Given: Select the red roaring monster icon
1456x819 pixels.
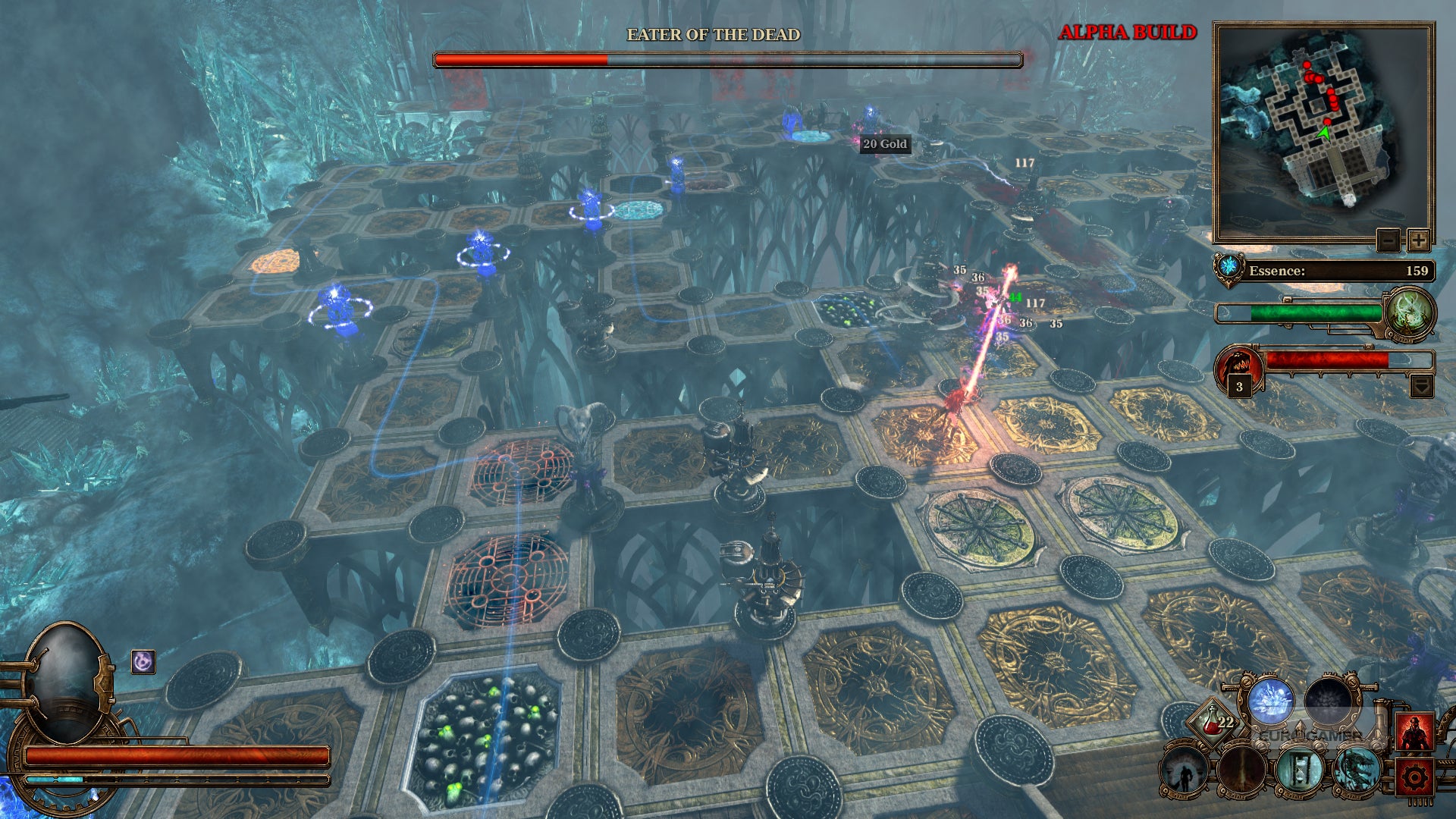Looking at the screenshot, I should (x=1238, y=366).
